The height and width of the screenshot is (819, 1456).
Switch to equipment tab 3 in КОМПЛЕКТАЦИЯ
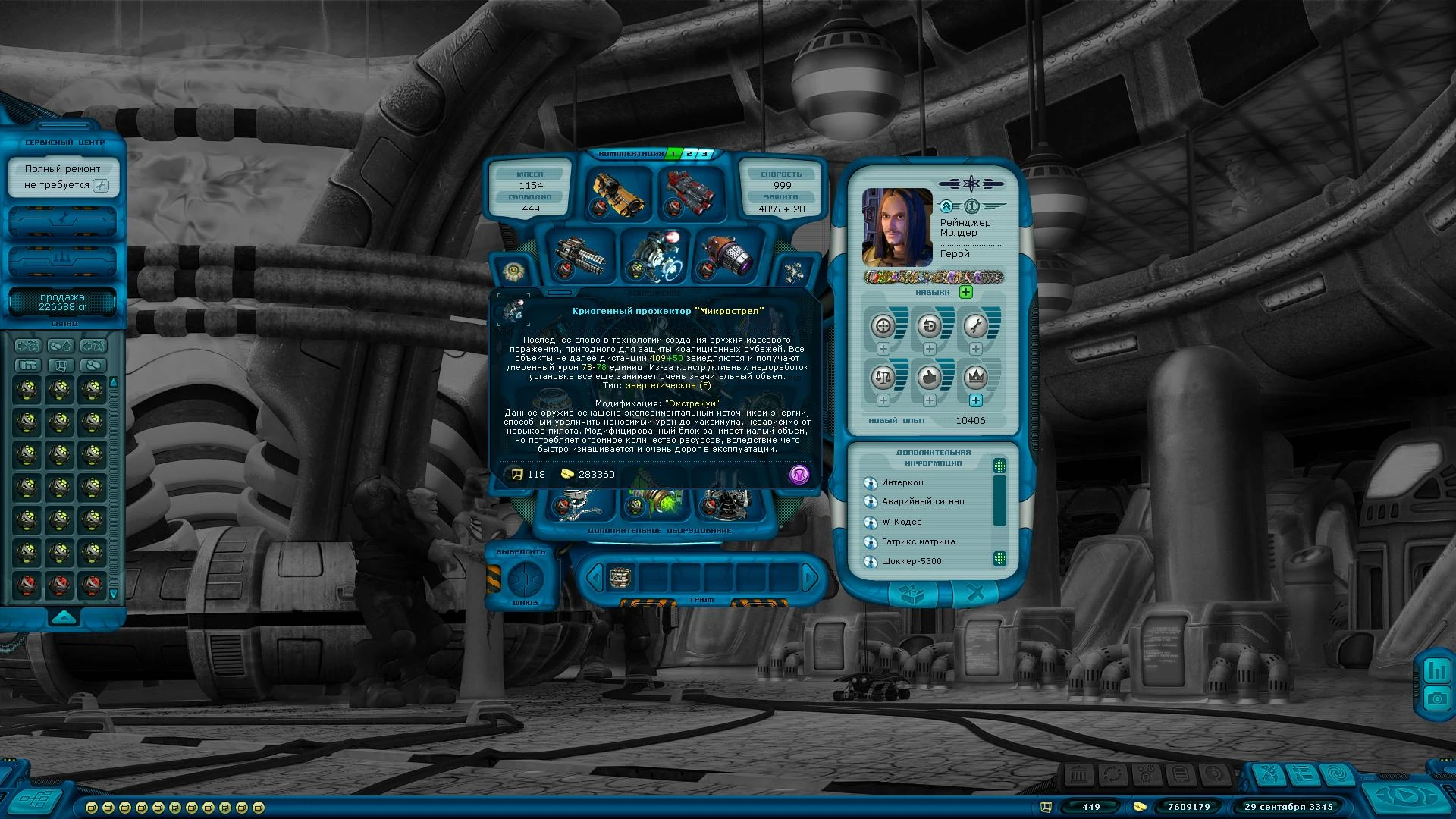click(x=704, y=152)
